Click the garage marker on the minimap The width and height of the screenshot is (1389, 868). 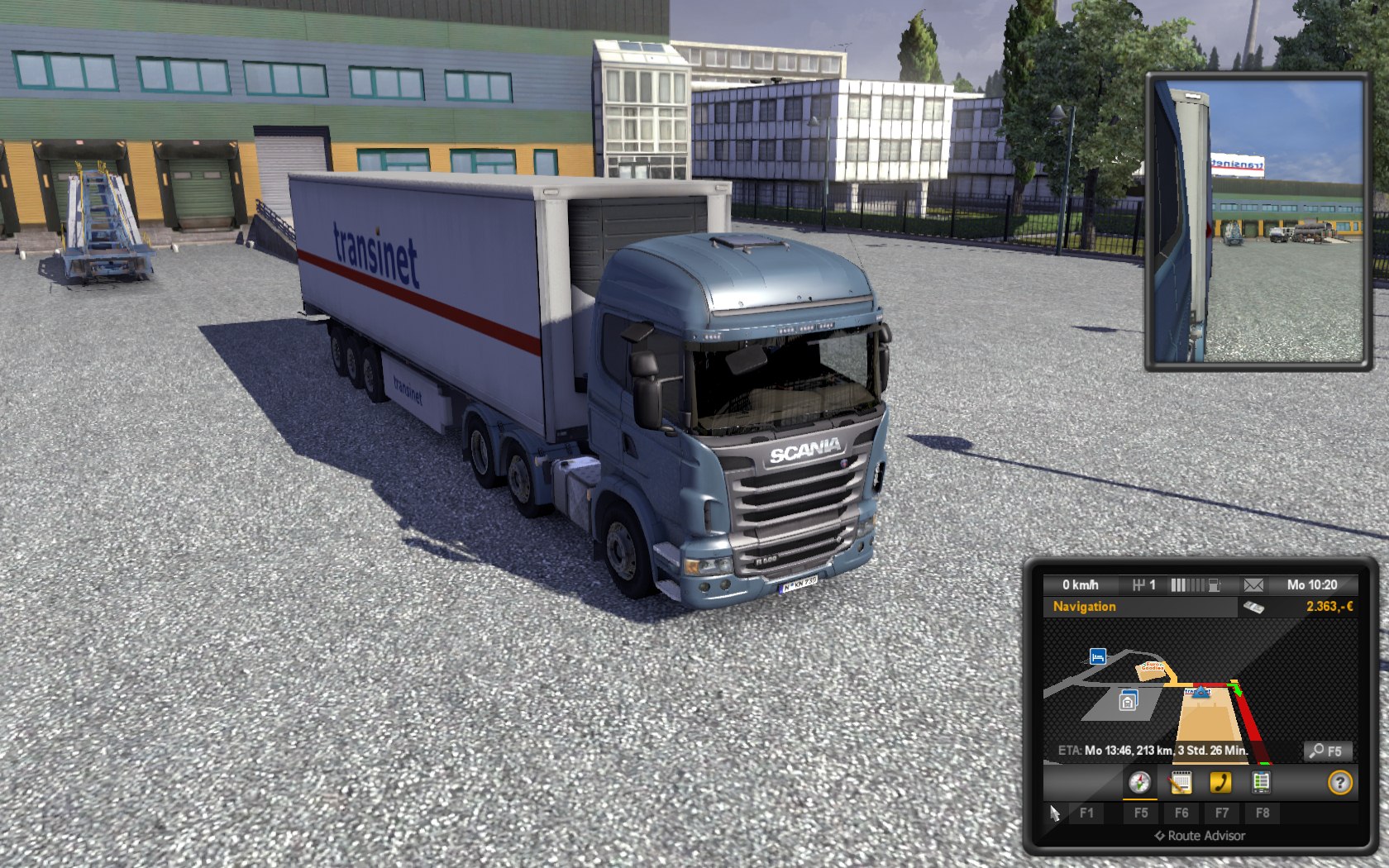pyautogui.click(x=1128, y=701)
